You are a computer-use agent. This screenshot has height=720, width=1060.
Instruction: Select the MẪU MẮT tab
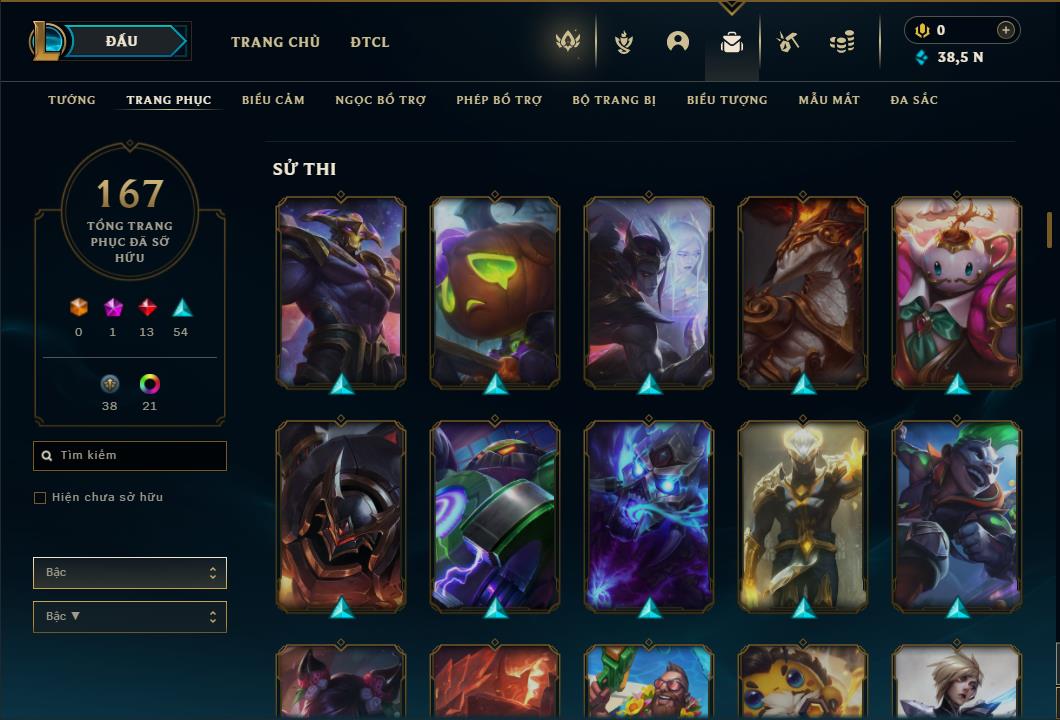click(829, 100)
